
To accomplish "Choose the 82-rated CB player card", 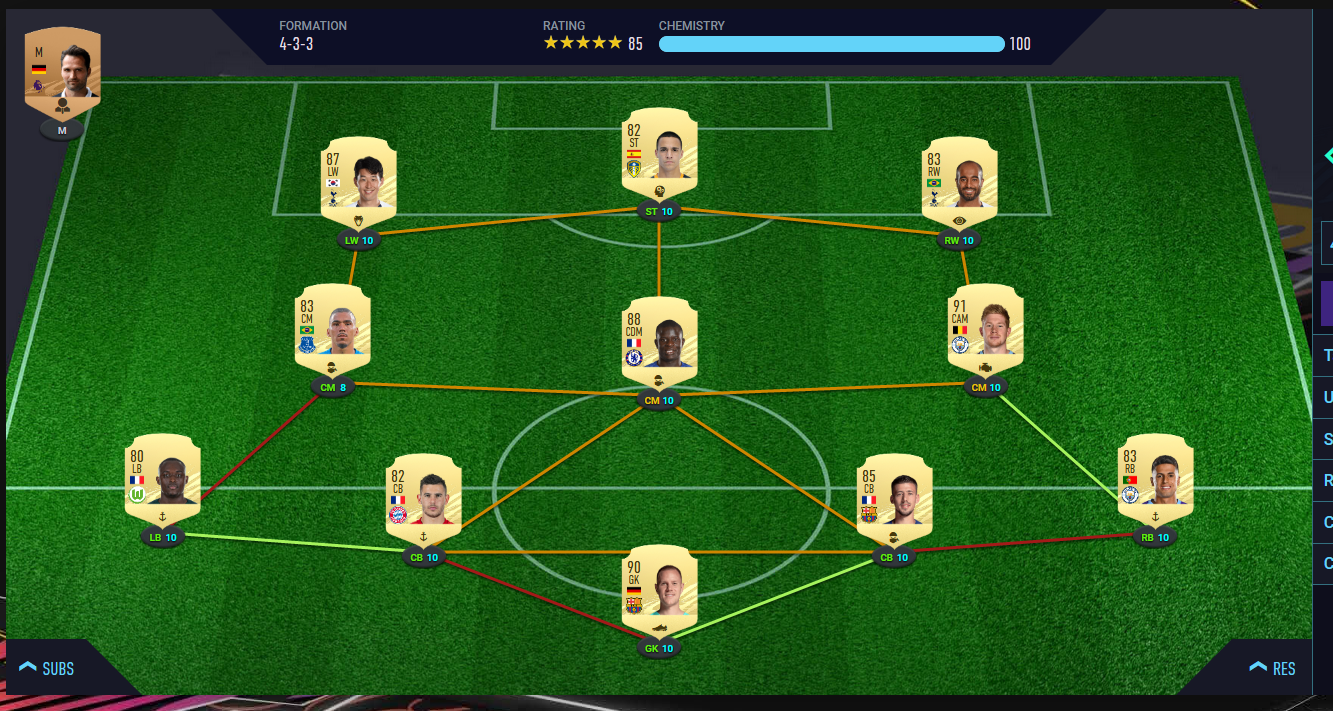I will (x=424, y=497).
